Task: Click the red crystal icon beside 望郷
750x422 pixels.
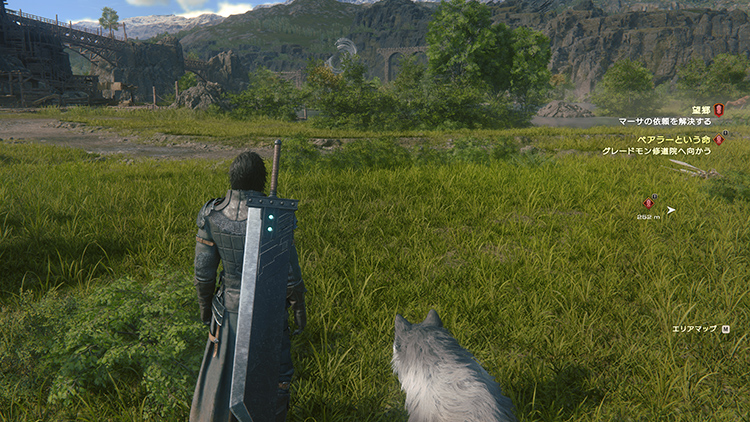Action: coord(718,109)
